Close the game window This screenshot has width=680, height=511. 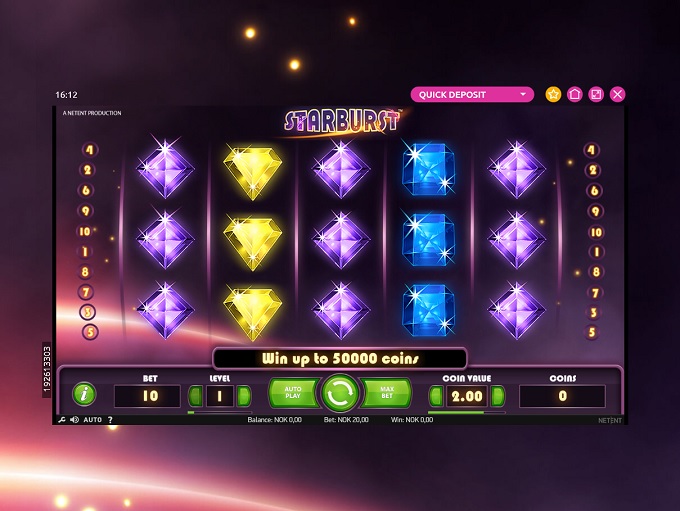click(617, 94)
